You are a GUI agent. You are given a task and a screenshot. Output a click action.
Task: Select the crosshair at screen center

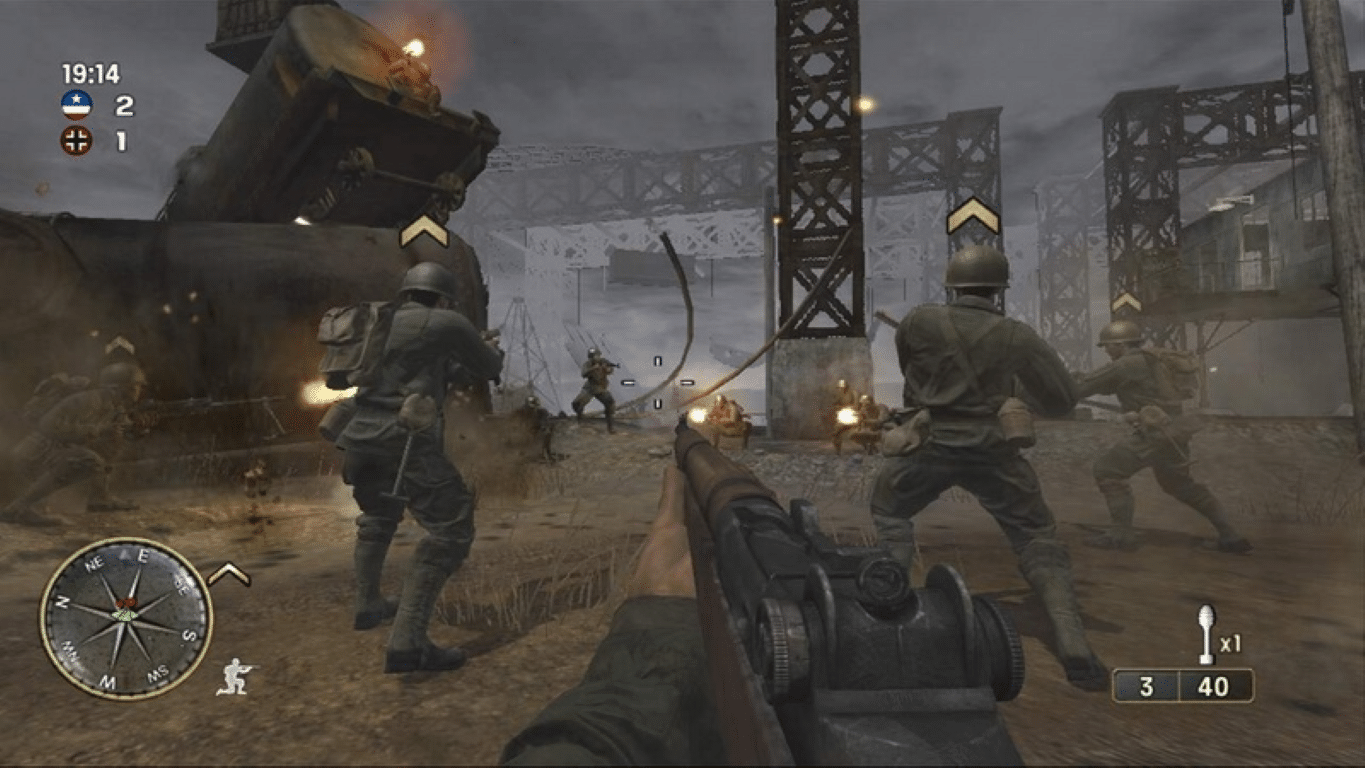pyautogui.click(x=660, y=380)
